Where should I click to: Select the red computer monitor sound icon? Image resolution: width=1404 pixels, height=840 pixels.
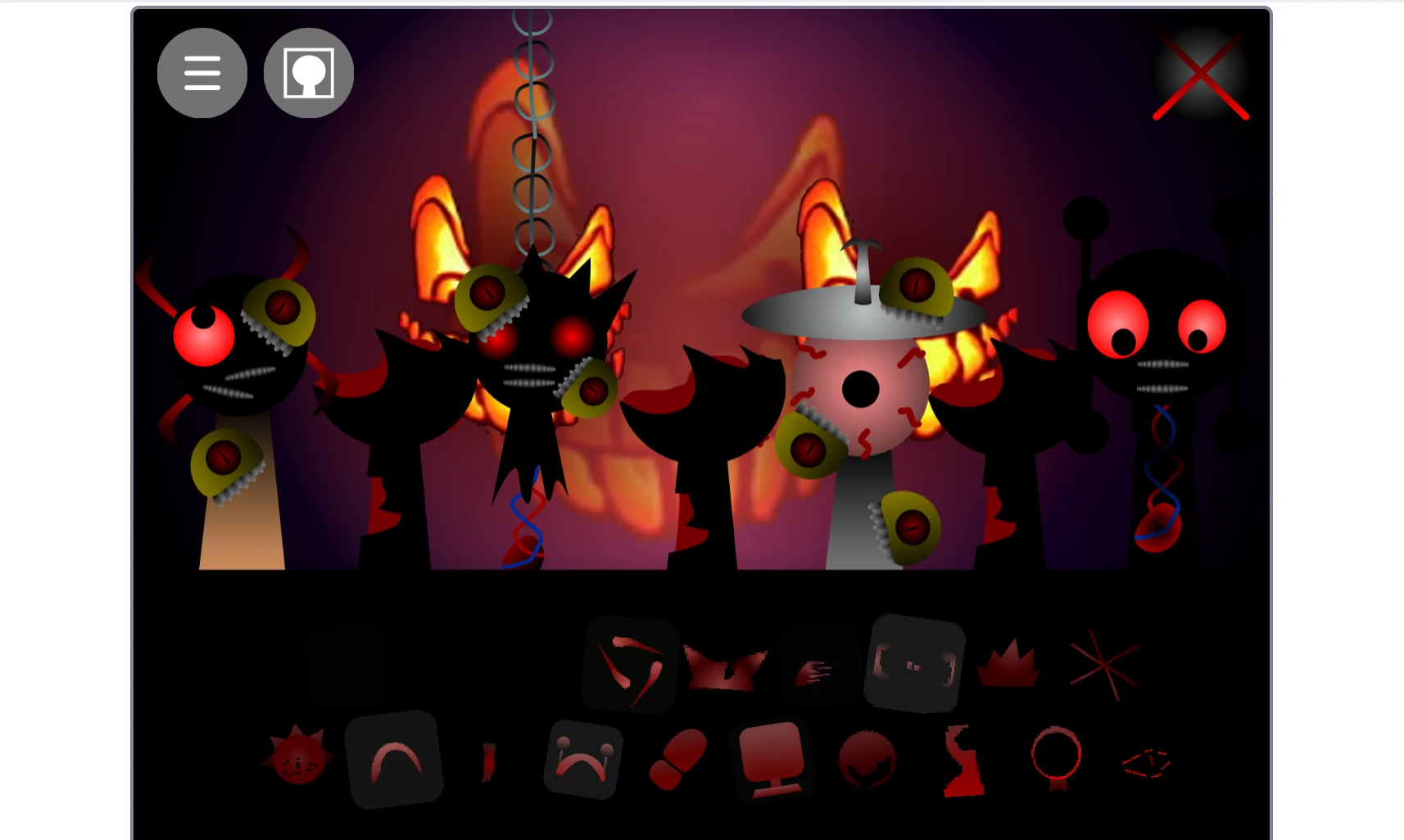[771, 760]
